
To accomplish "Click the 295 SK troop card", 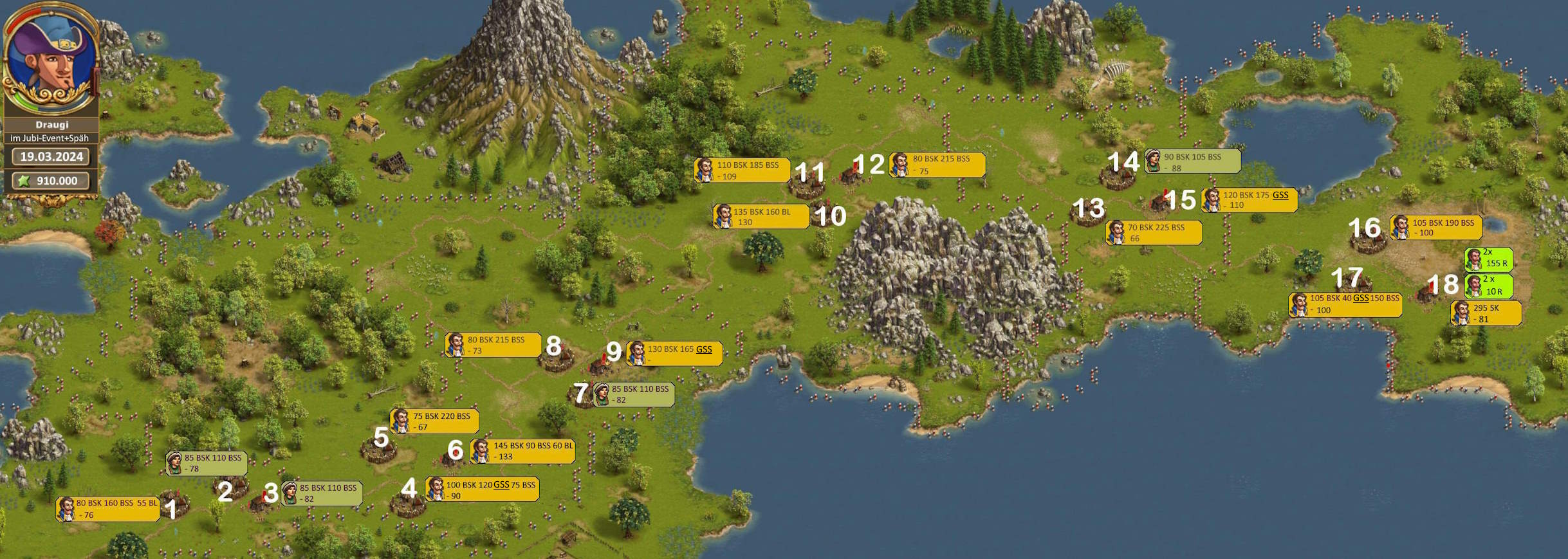I will (x=1486, y=313).
